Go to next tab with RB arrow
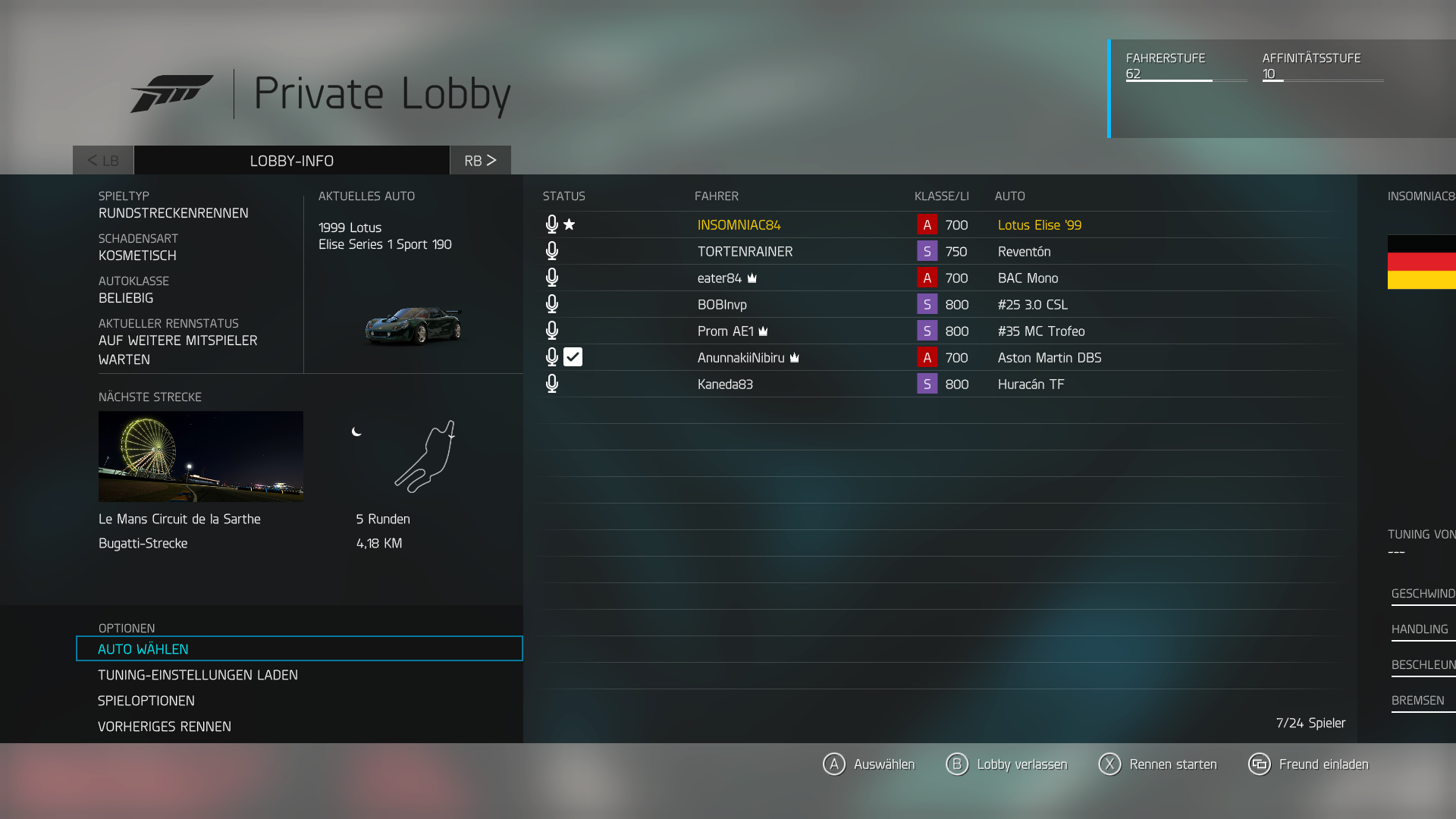Screen dimensions: 1456x819 480,161
